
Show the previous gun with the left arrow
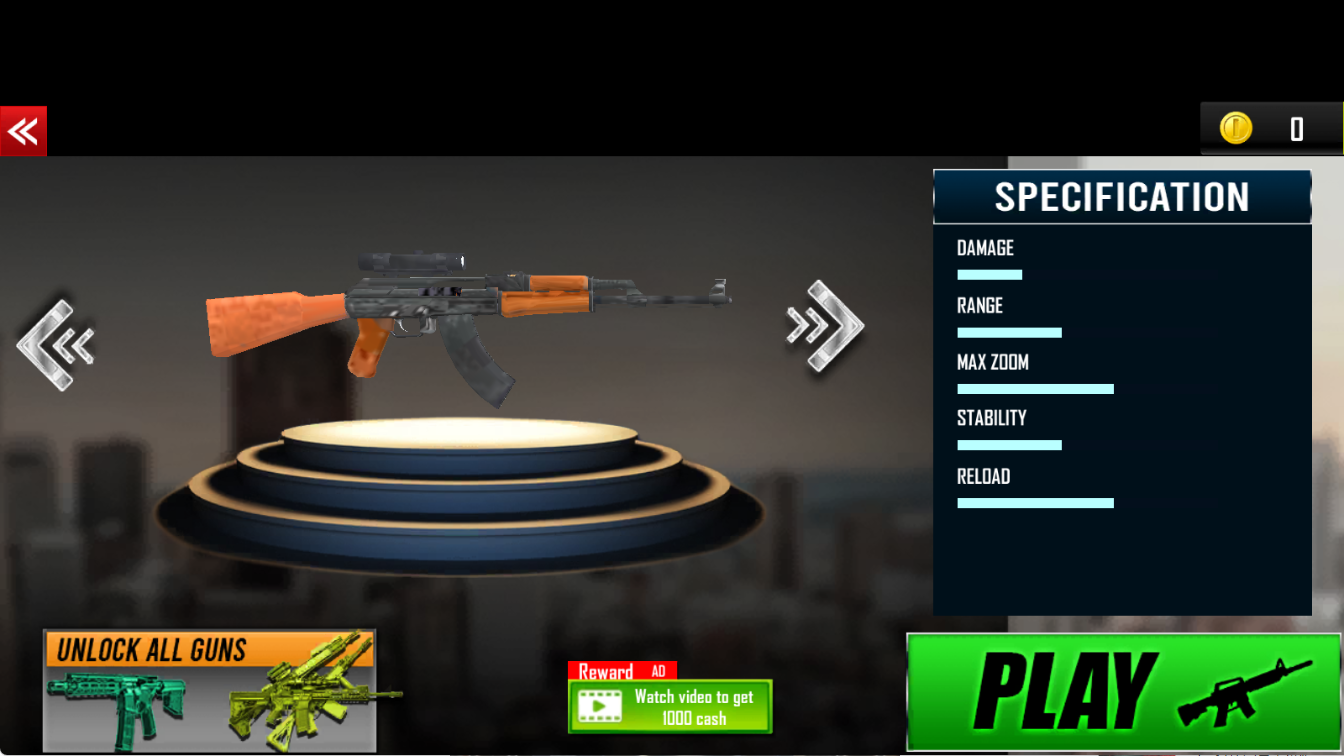pos(56,345)
